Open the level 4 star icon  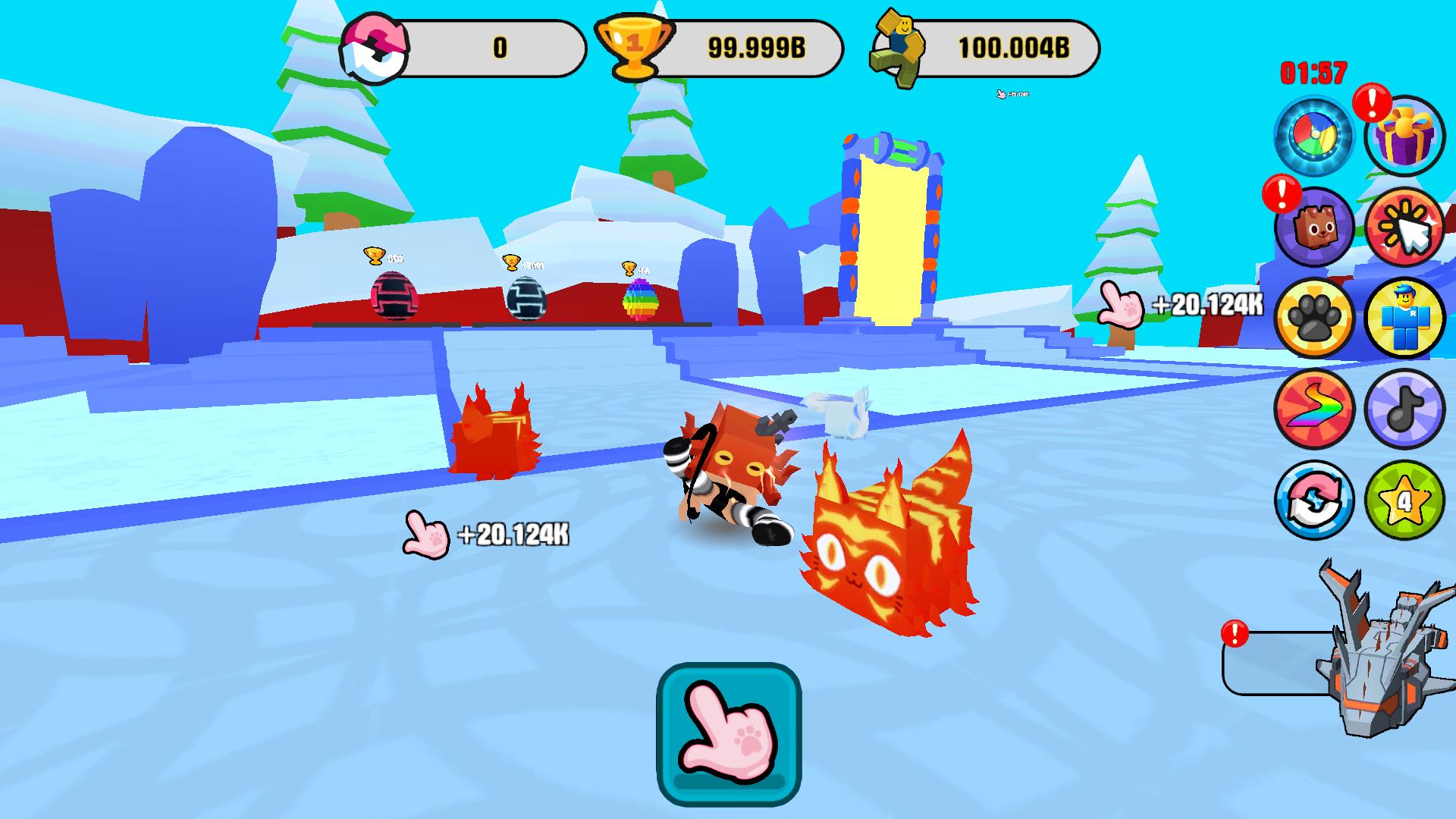1404,498
